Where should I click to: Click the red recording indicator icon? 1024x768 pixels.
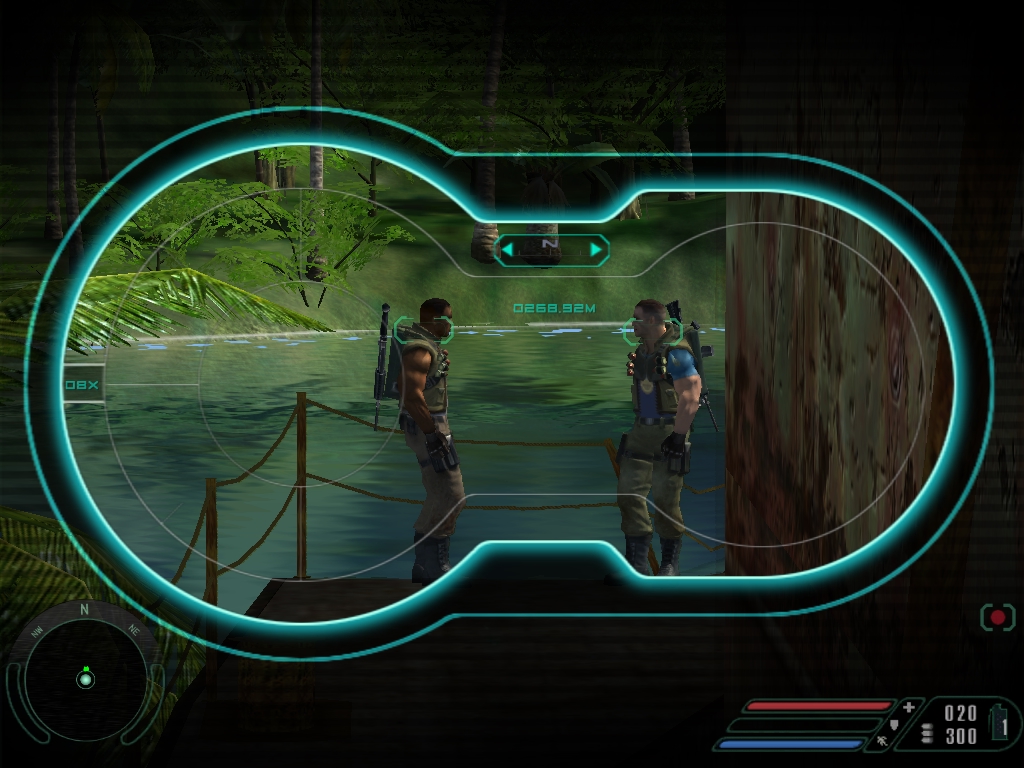pos(996,617)
